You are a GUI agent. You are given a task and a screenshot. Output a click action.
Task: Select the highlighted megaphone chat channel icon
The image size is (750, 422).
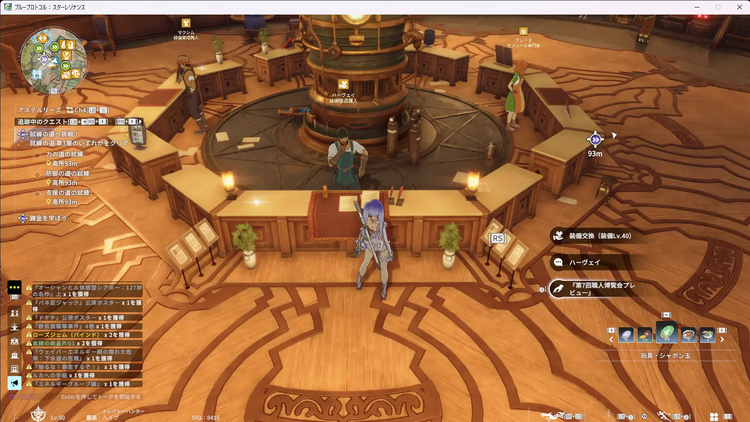14,382
